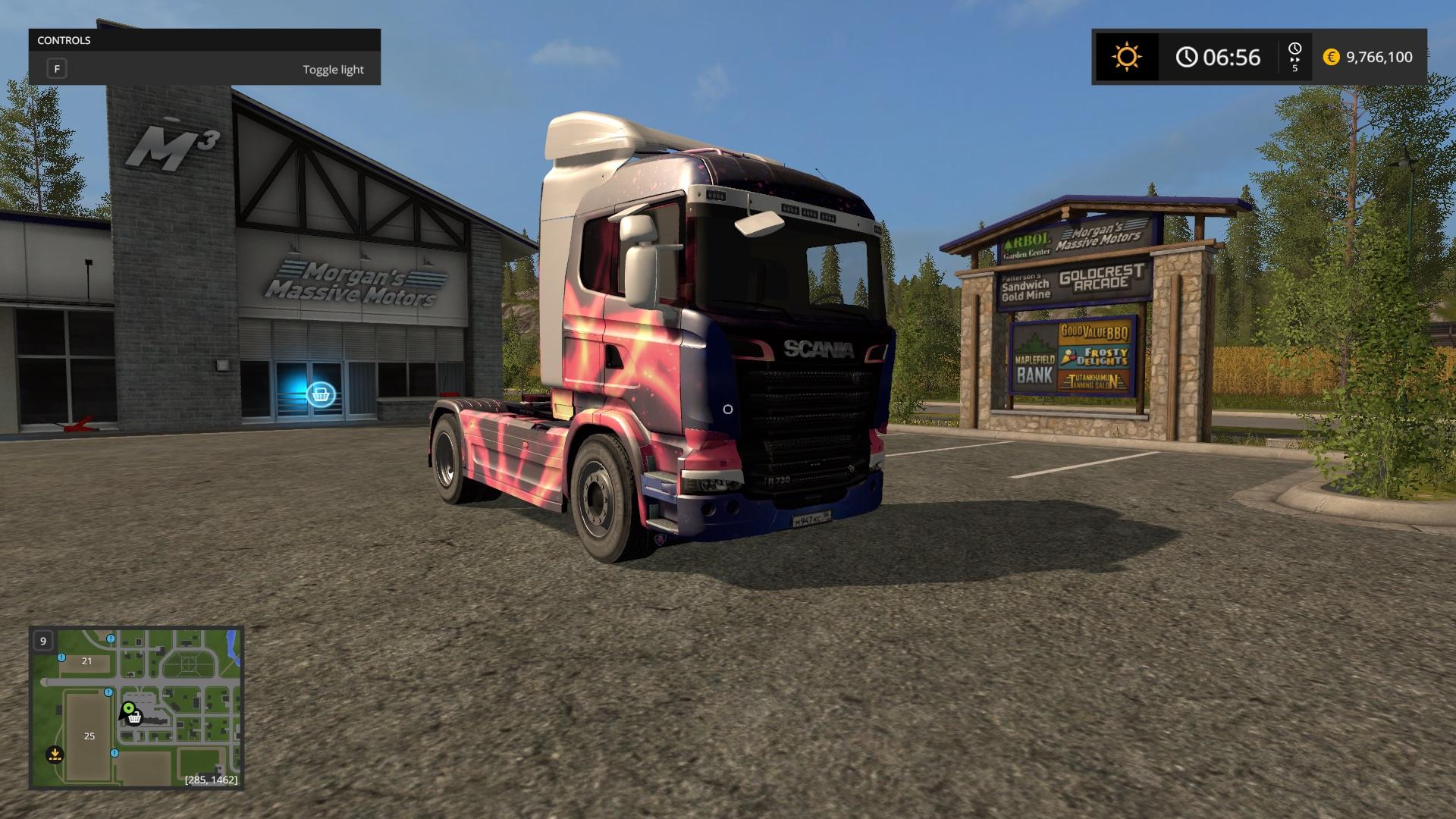The image size is (1456, 819).
Task: Select the yellow unloading marker on minimap
Action: point(54,755)
